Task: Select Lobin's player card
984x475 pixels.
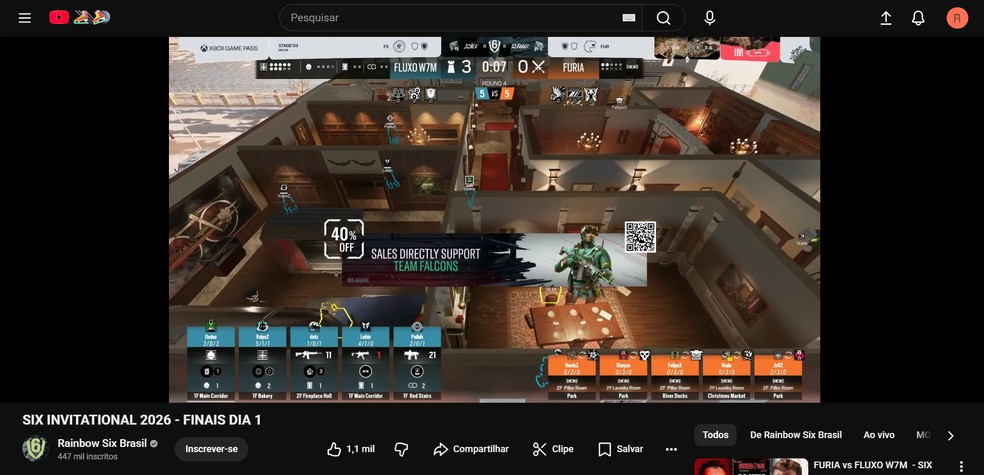Action: click(366, 363)
